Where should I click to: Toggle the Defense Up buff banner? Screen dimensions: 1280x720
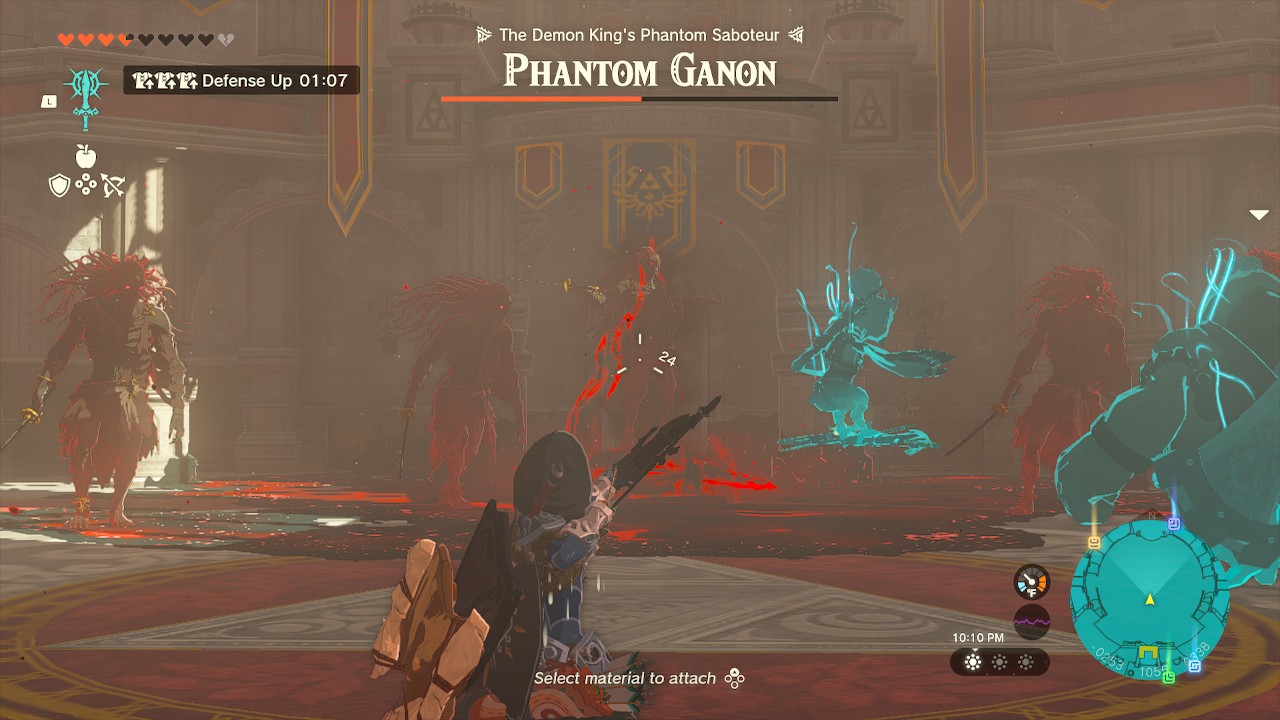tap(240, 80)
